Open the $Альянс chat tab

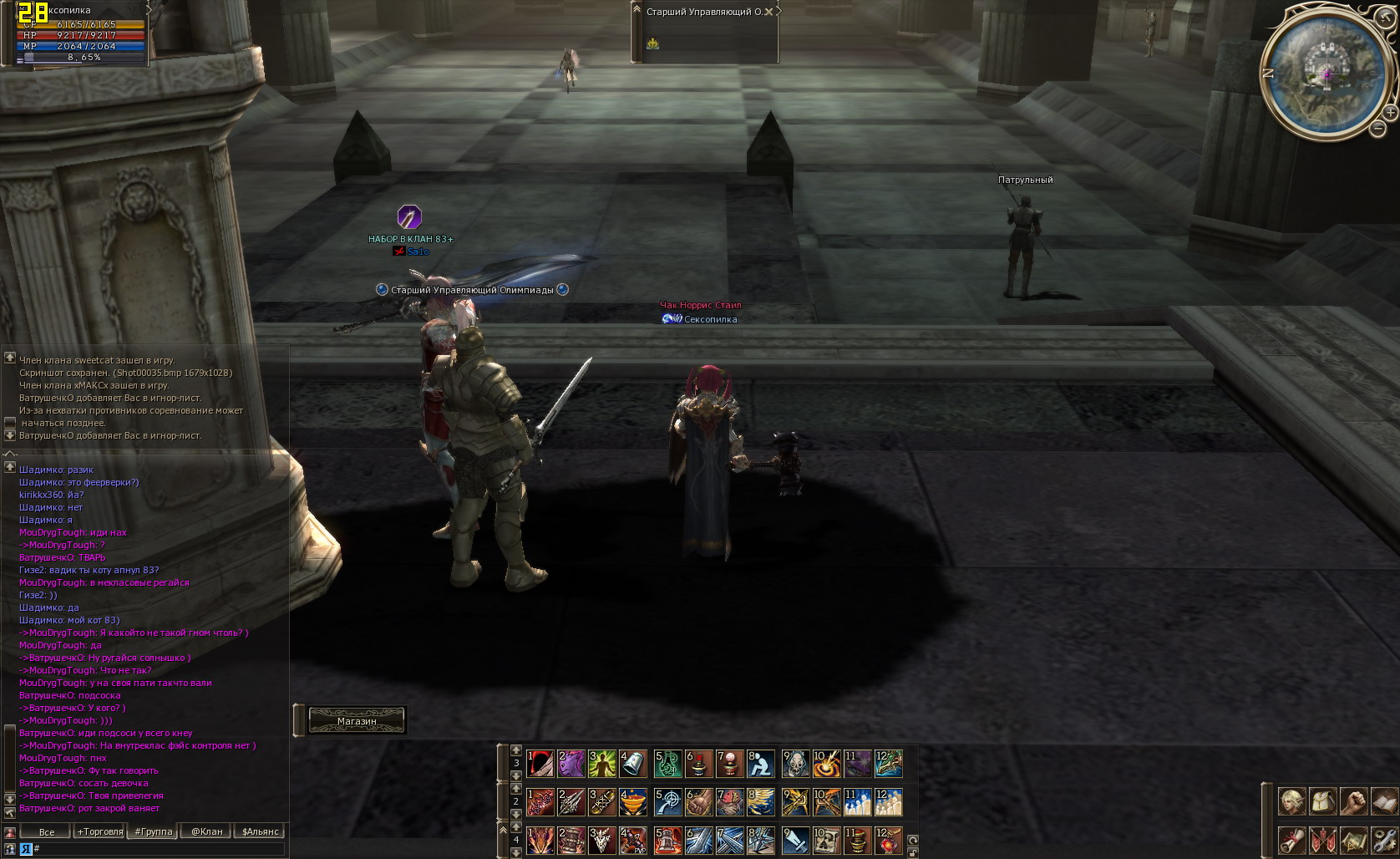tap(260, 831)
